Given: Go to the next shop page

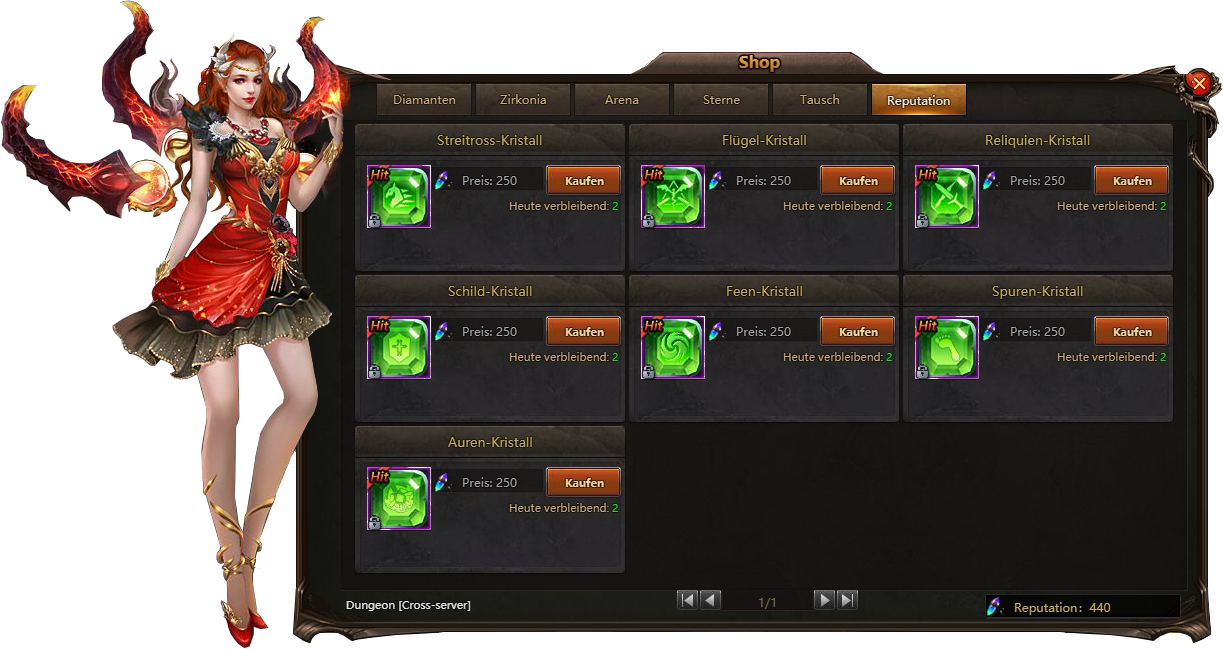Looking at the screenshot, I should coord(824,600).
